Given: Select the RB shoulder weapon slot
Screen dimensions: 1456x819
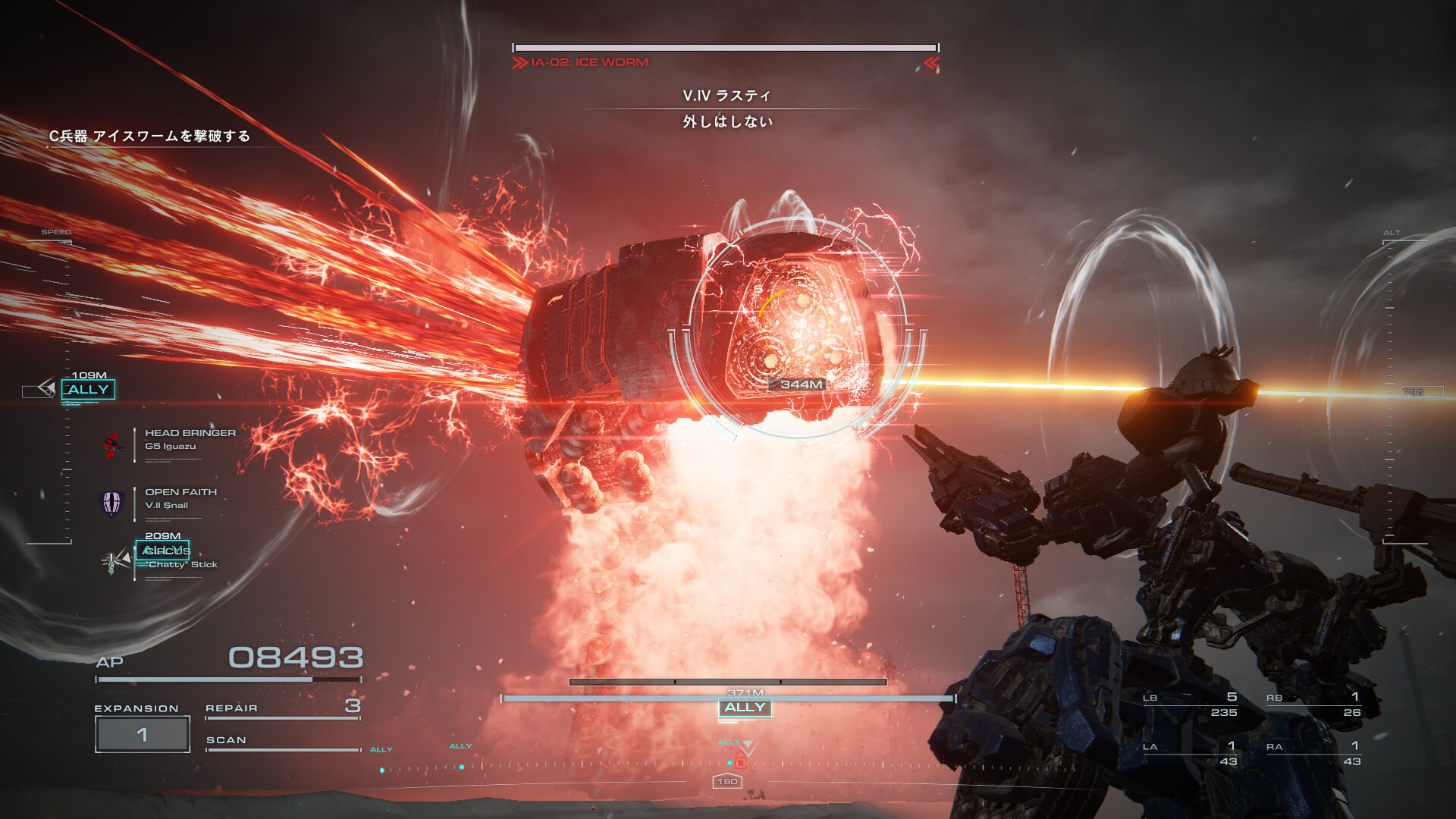Looking at the screenshot, I should coord(1313,704).
